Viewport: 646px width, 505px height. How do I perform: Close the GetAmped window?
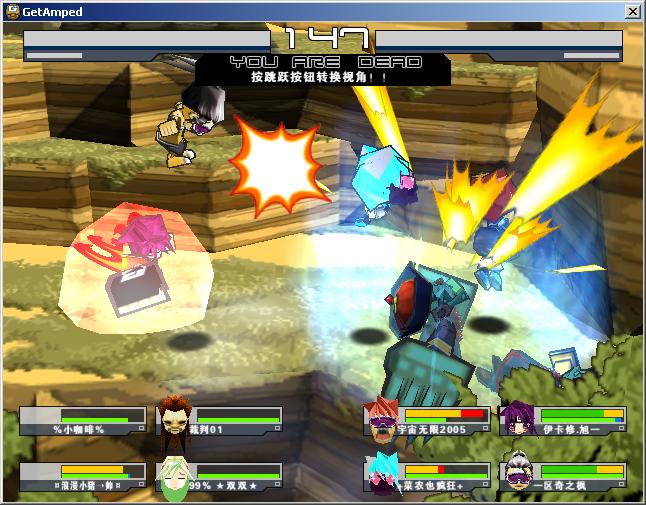pyautogui.click(x=632, y=12)
